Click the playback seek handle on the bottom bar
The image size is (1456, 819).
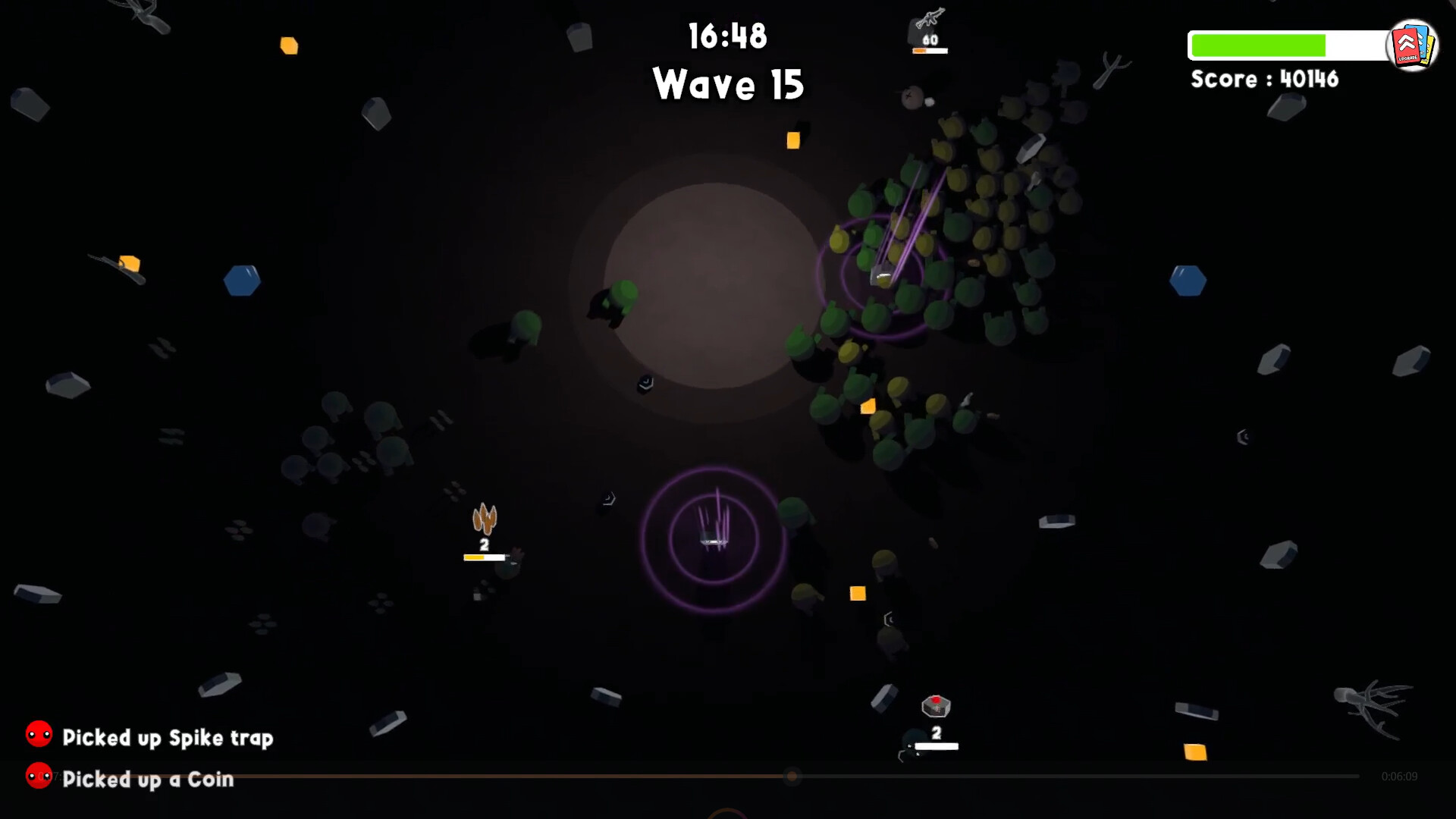[793, 776]
